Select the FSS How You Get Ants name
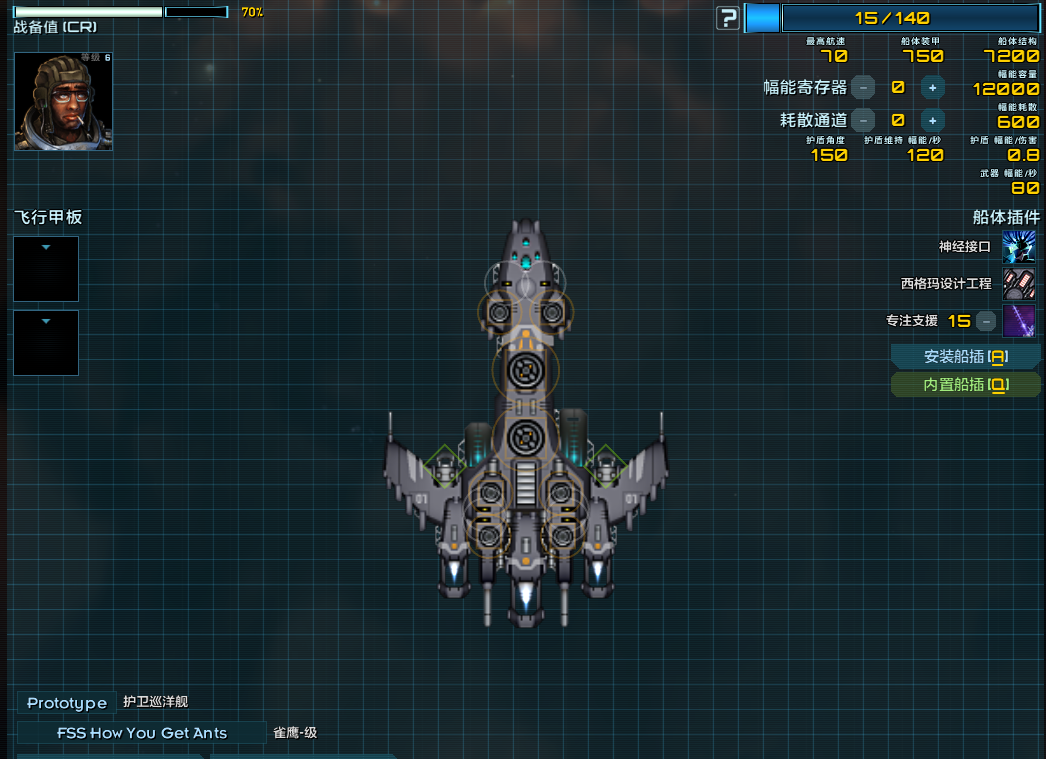This screenshot has height=759, width=1046. (142, 733)
